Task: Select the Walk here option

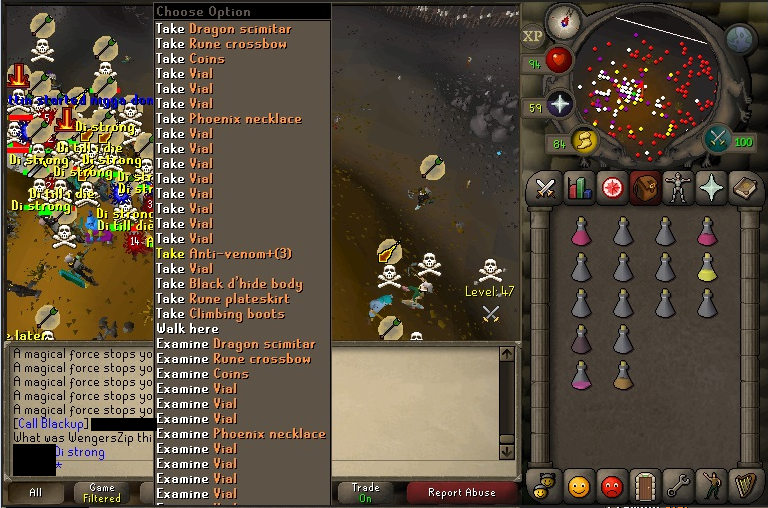Action: pos(187,329)
